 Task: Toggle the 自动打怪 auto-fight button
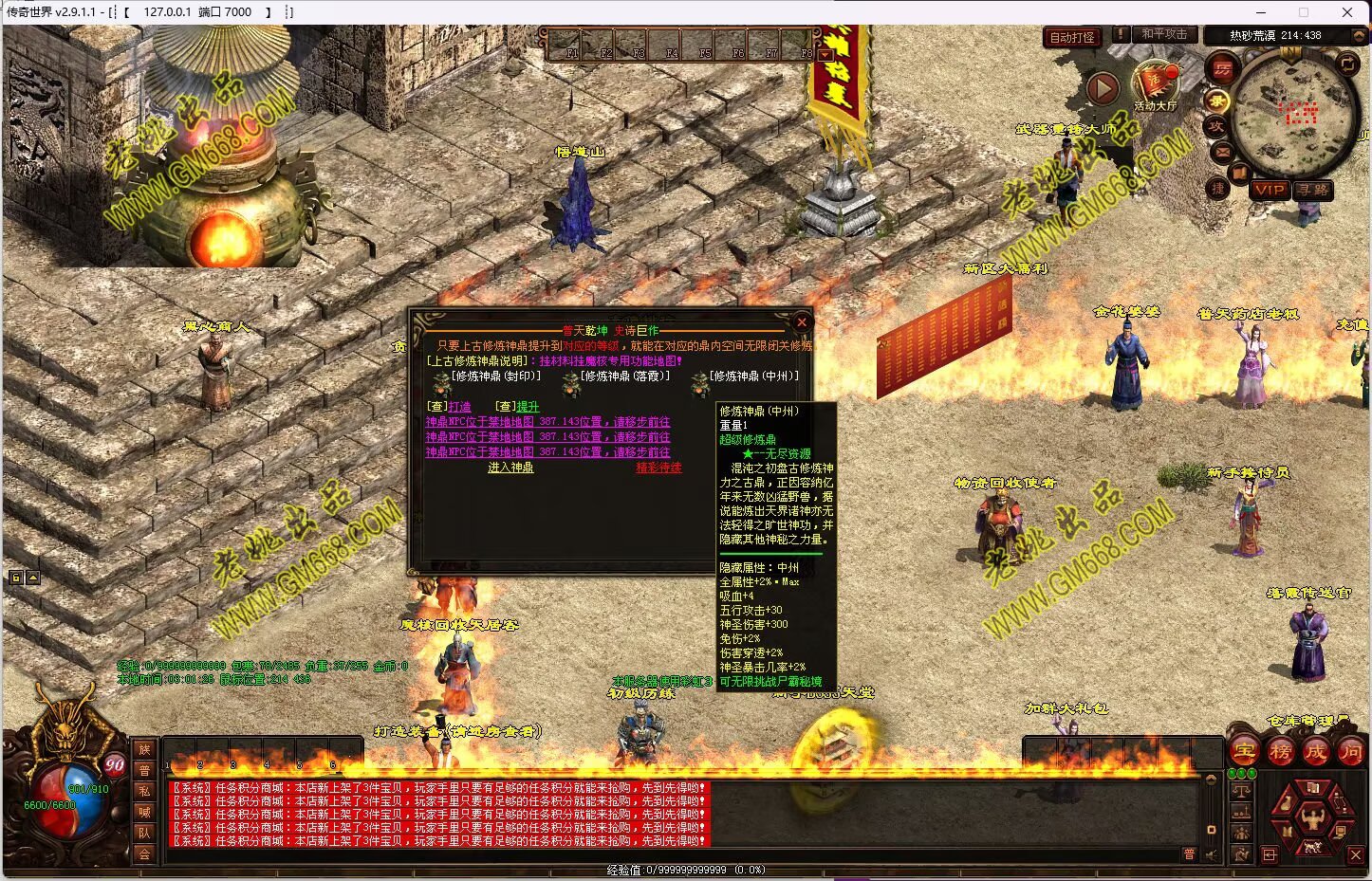tap(1072, 37)
